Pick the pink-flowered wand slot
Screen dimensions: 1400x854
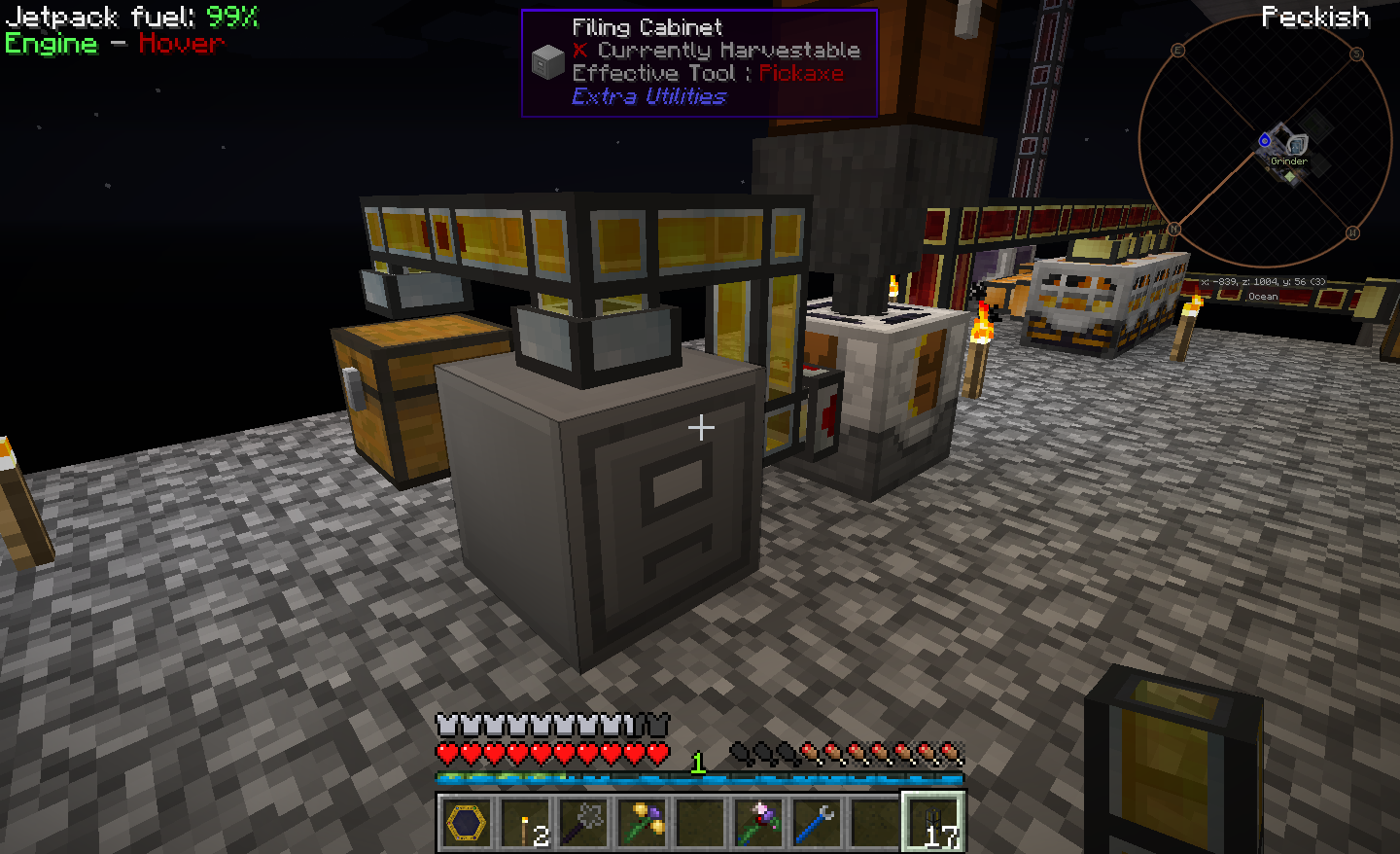(x=758, y=824)
